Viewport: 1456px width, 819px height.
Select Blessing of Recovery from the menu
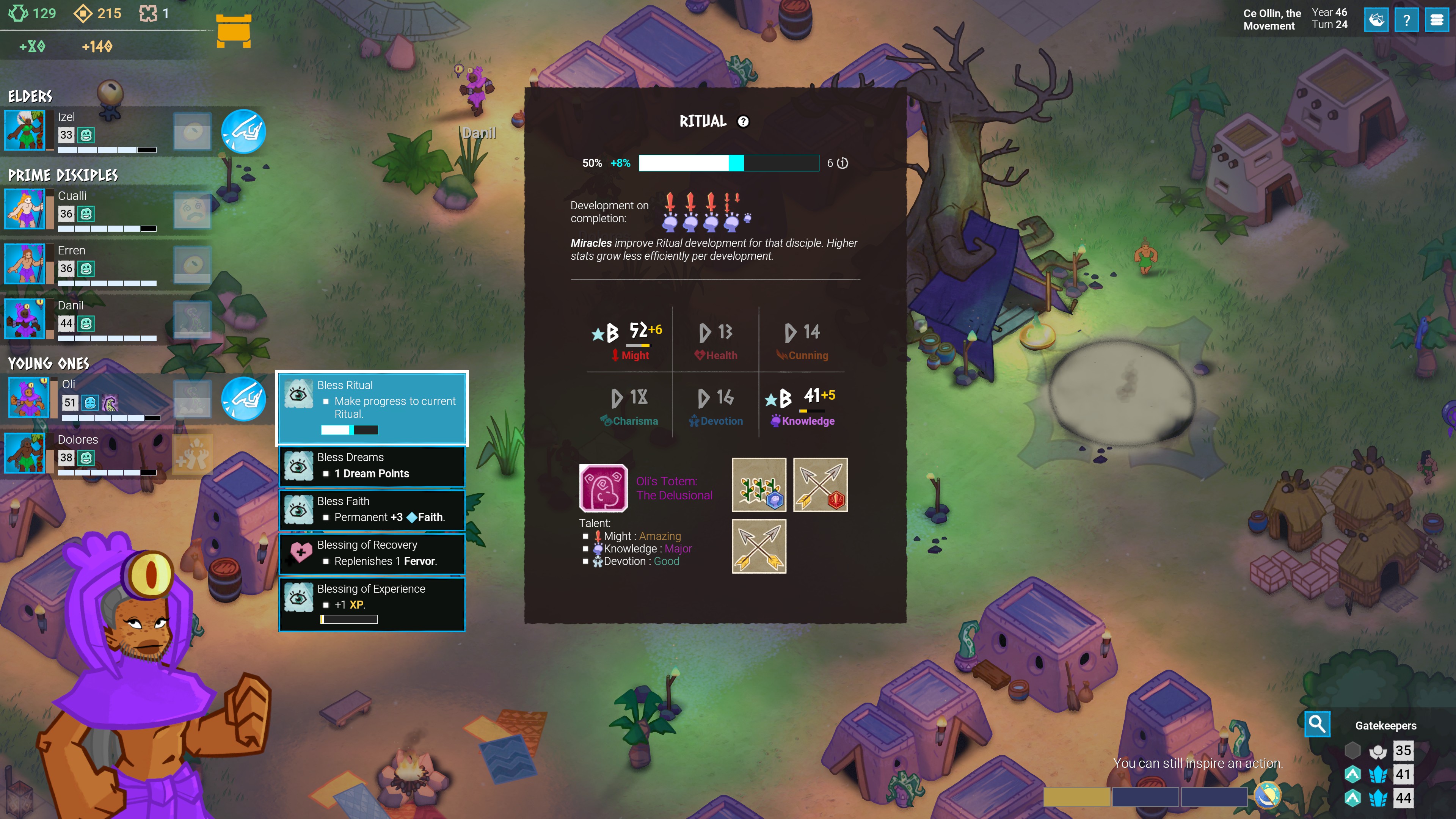(372, 554)
